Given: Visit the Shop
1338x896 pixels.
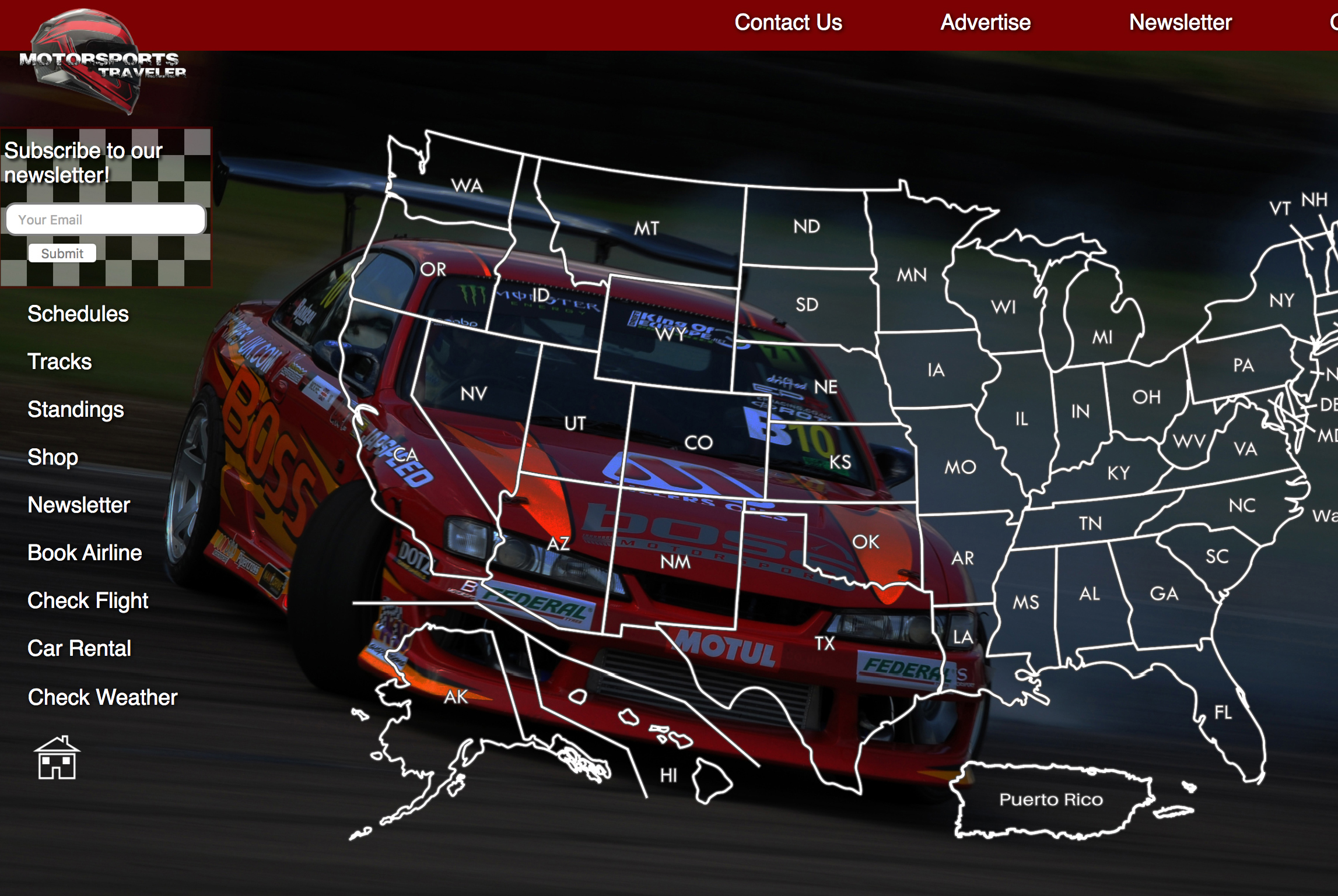Looking at the screenshot, I should click(x=52, y=458).
